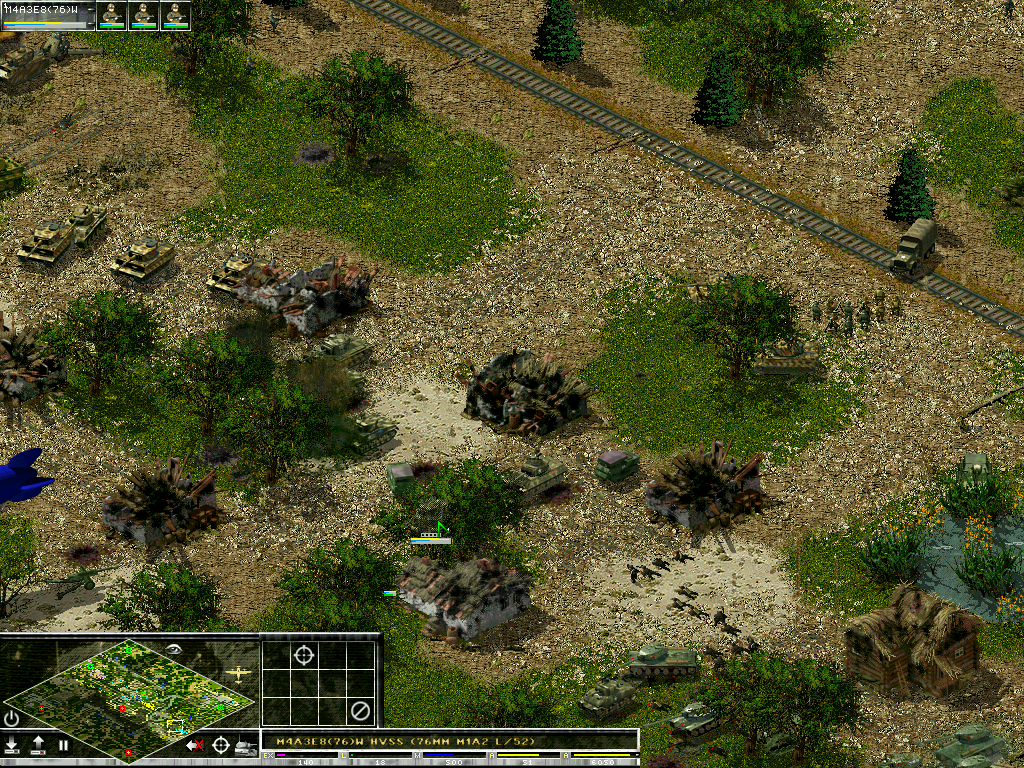Toggle the eye icon above the minimap

(176, 650)
